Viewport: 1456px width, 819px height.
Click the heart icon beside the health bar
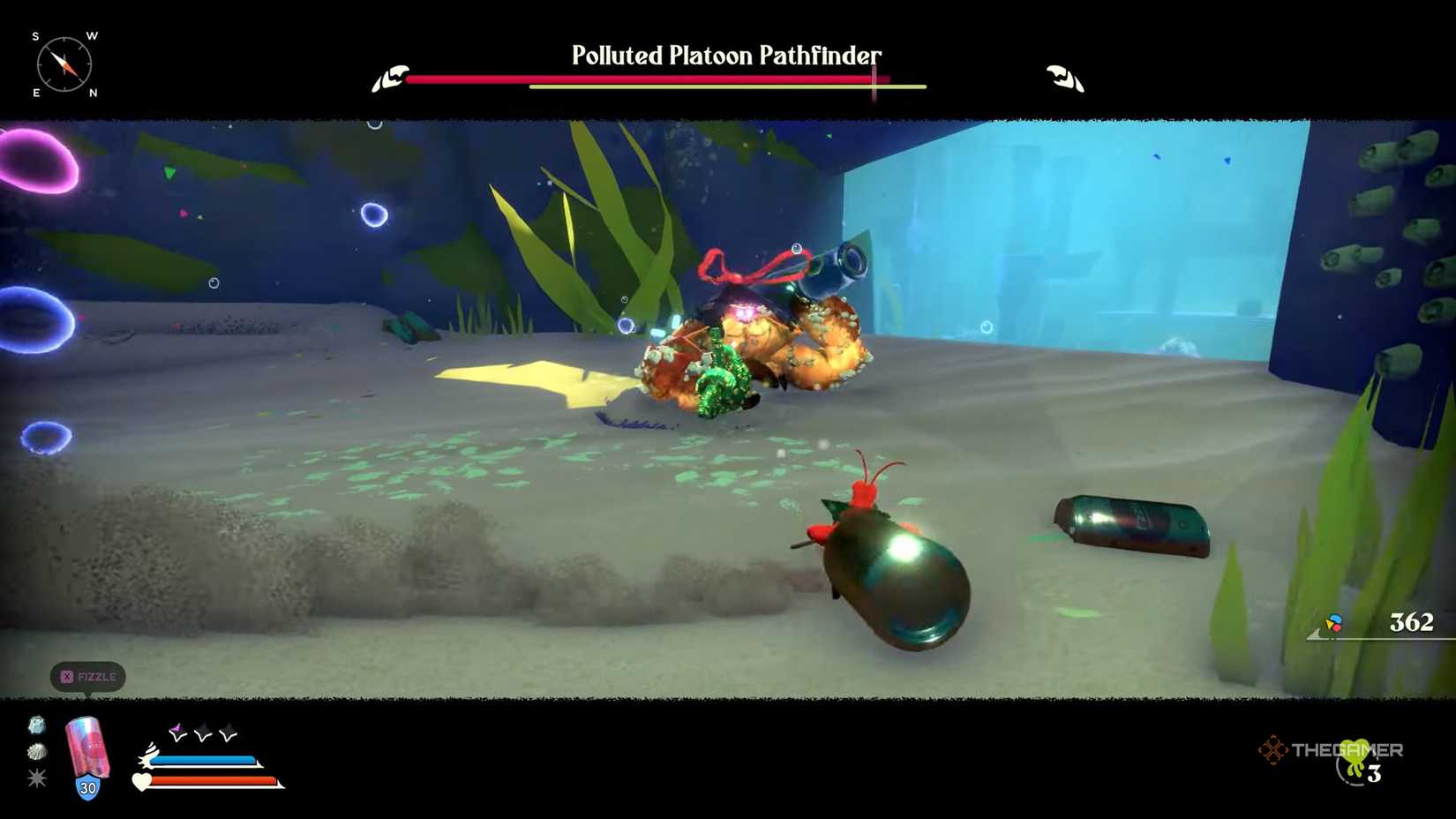point(141,783)
